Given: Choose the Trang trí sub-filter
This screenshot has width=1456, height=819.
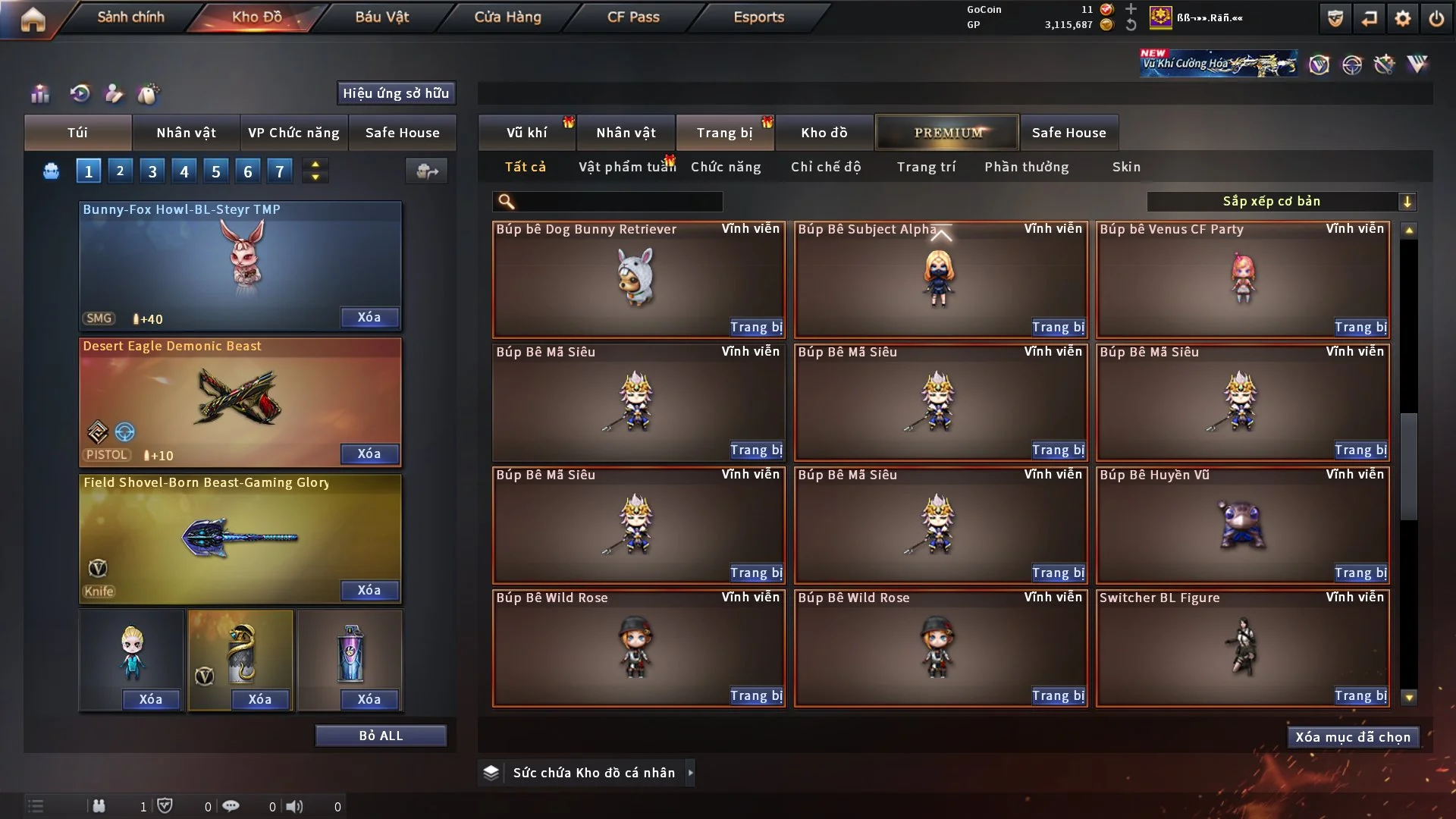Looking at the screenshot, I should 926,167.
